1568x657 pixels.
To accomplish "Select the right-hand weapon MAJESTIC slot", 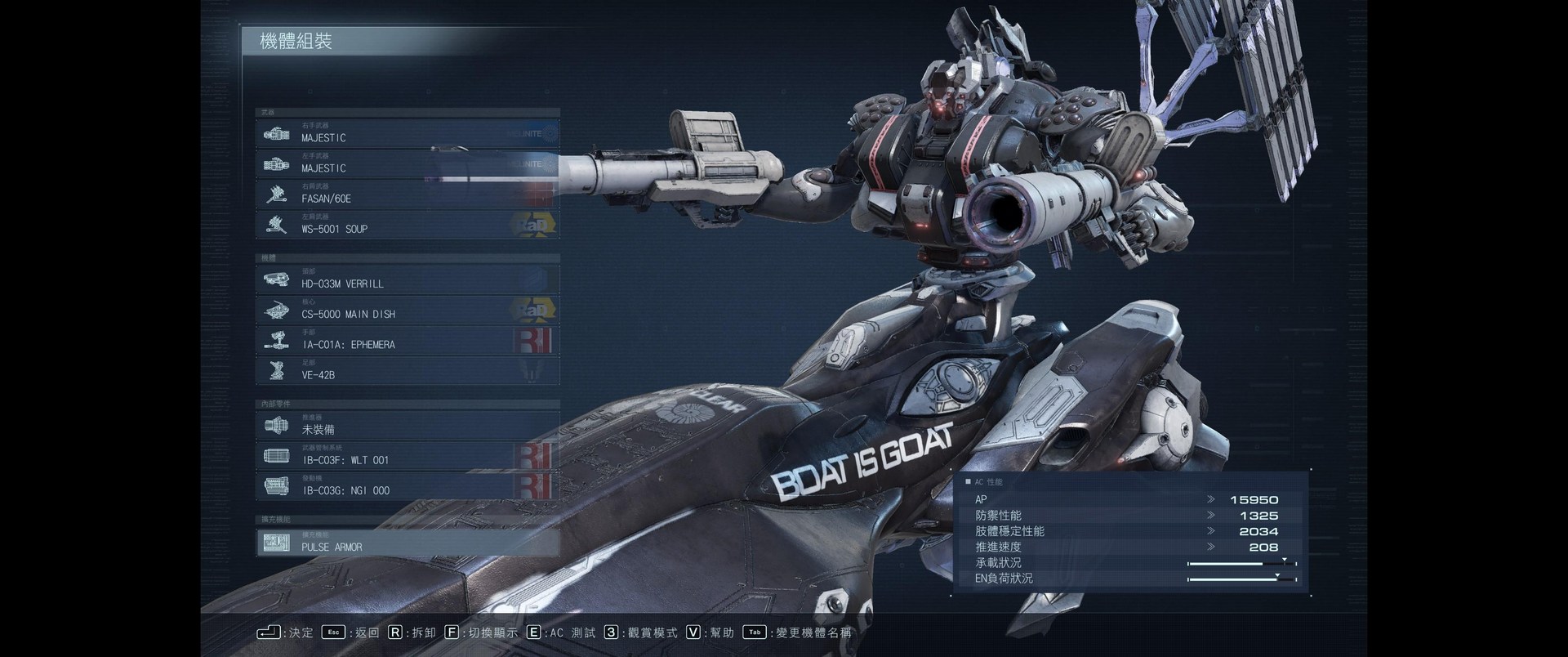I will tap(407, 134).
